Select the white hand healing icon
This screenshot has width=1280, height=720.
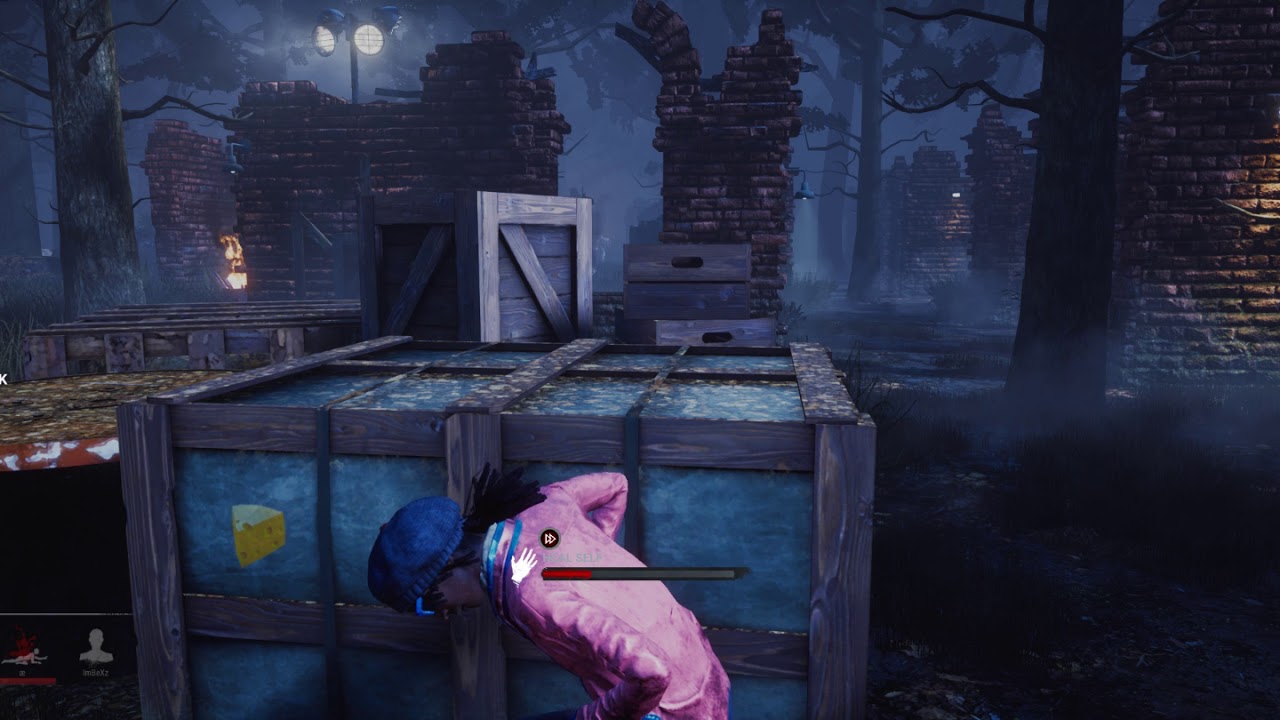pos(522,565)
